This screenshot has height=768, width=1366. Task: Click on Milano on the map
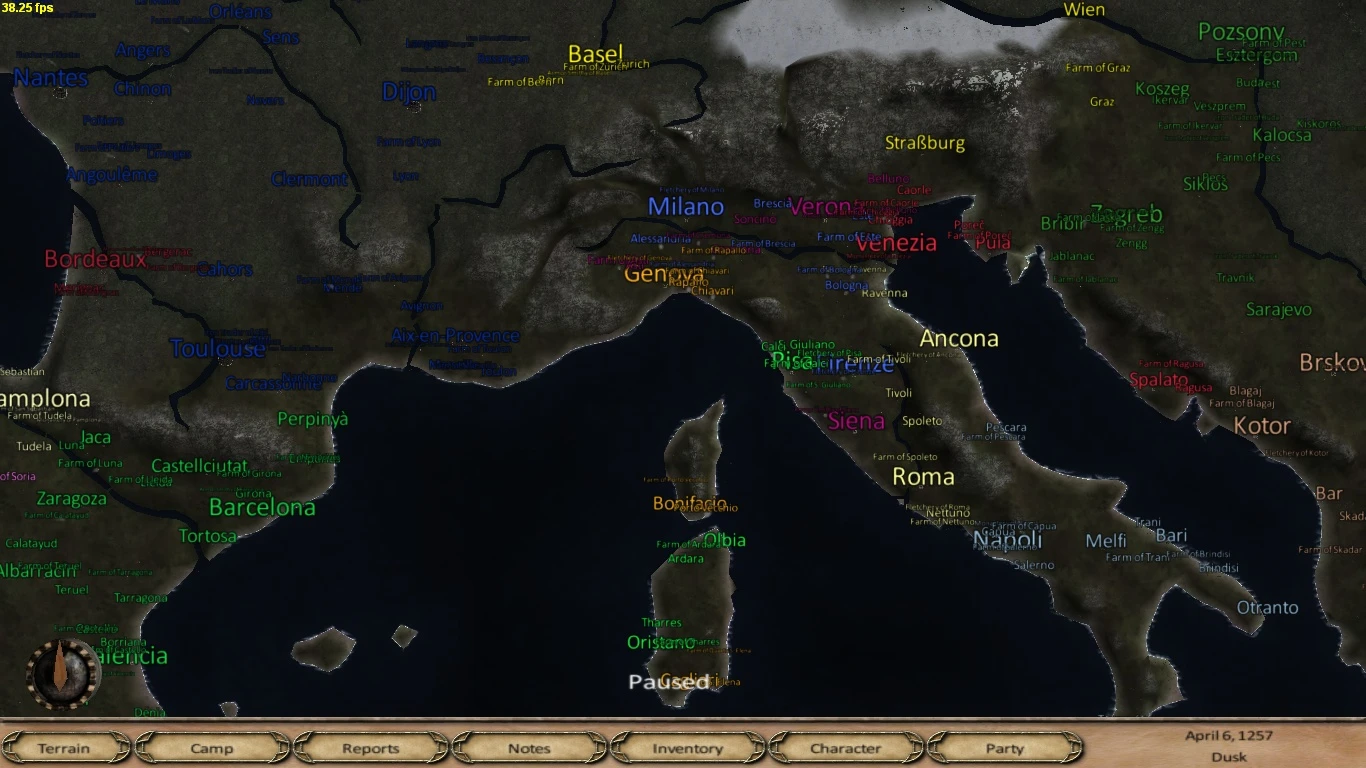coord(687,206)
